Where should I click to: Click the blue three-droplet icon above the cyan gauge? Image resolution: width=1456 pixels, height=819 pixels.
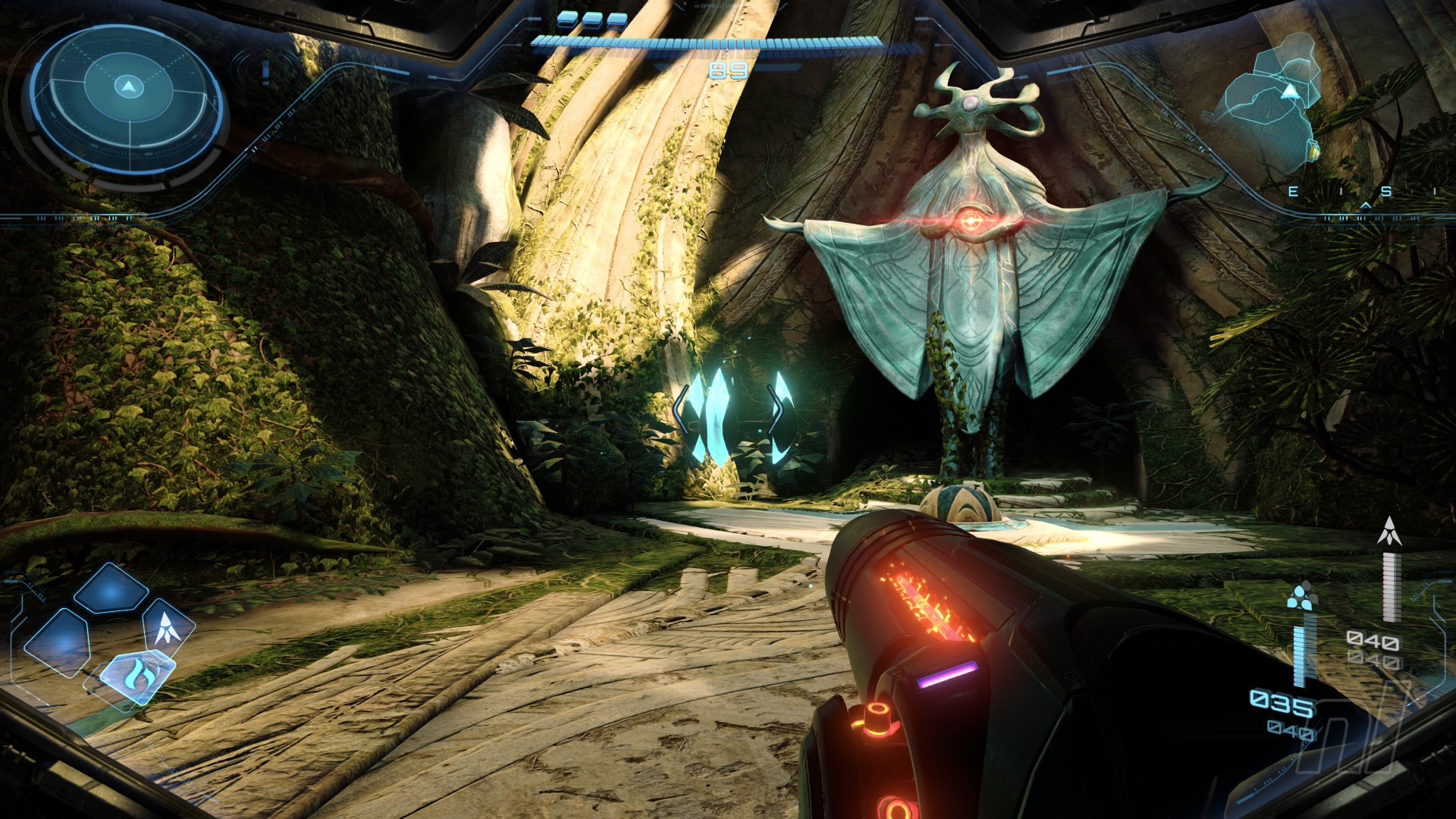coord(1302,597)
